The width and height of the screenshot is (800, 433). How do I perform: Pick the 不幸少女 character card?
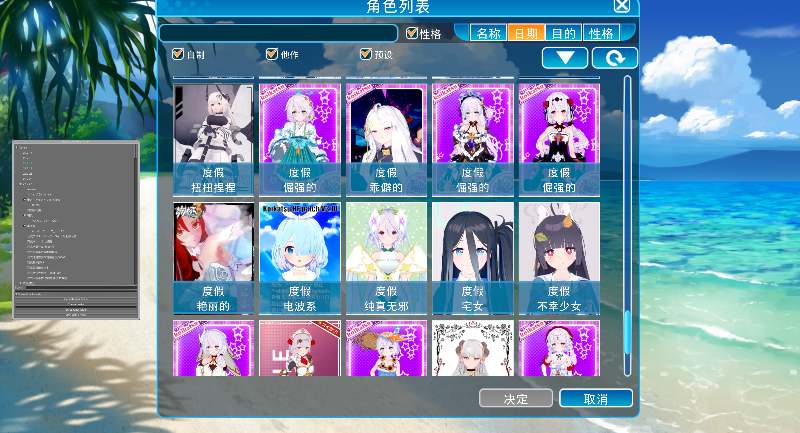tap(559, 258)
